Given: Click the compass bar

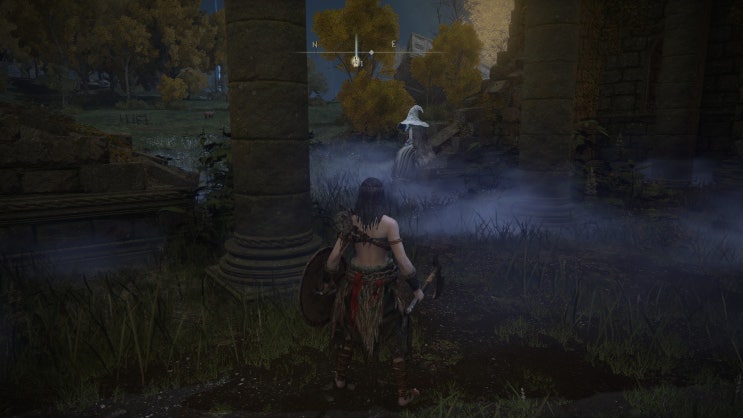Looking at the screenshot, I should tap(372, 50).
